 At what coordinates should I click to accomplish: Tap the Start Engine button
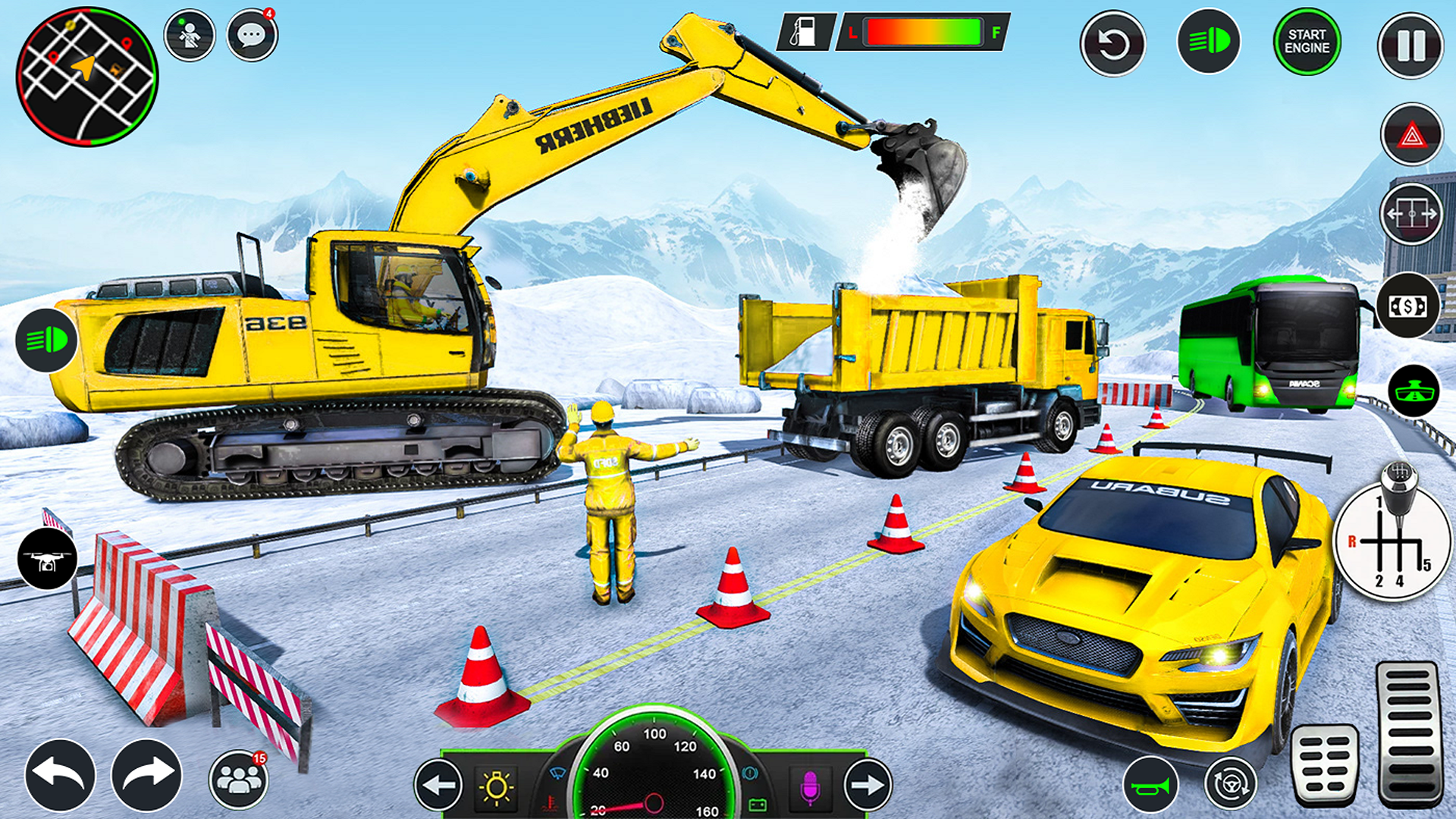click(1307, 42)
